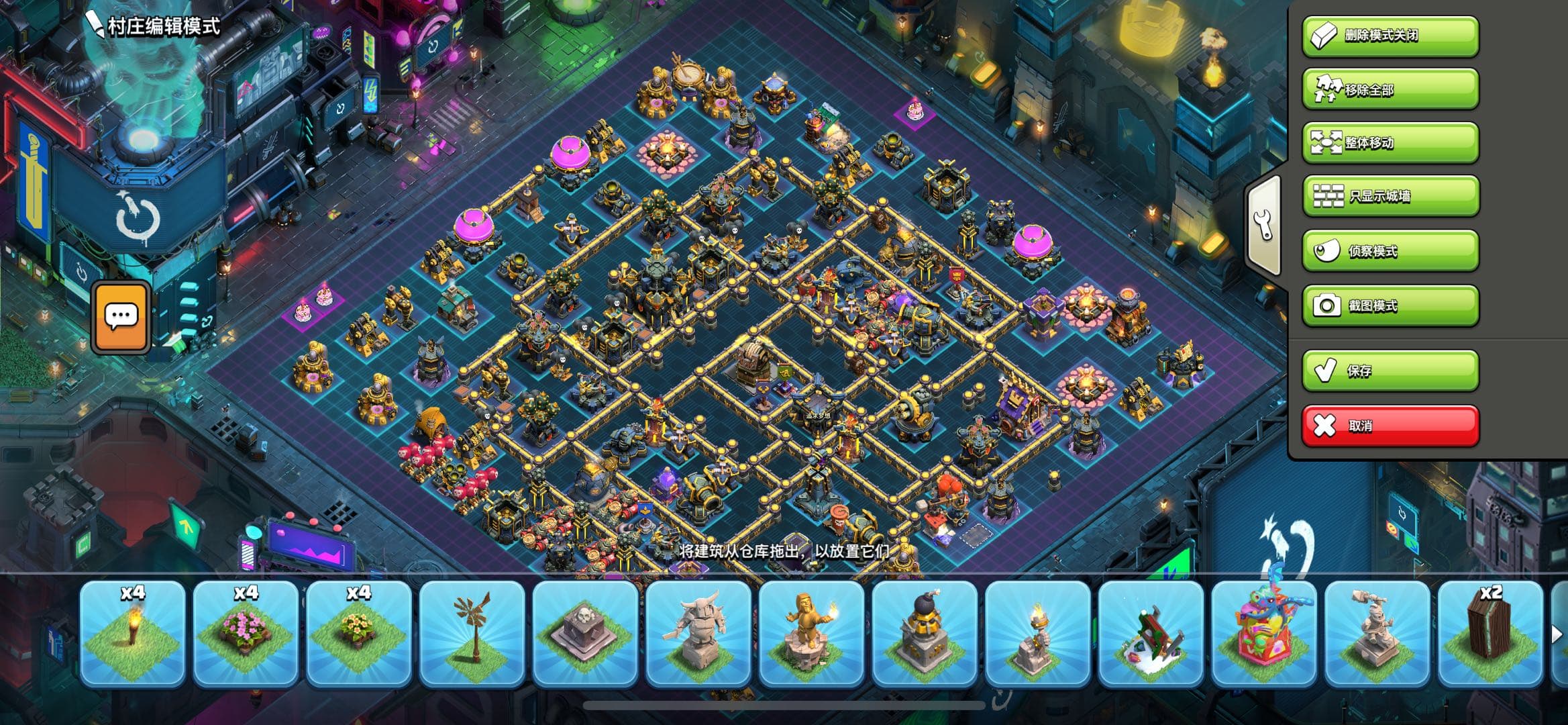Collapse the side panel using the wrench tab
Image resolution: width=1568 pixels, height=725 pixels.
pyautogui.click(x=1264, y=224)
